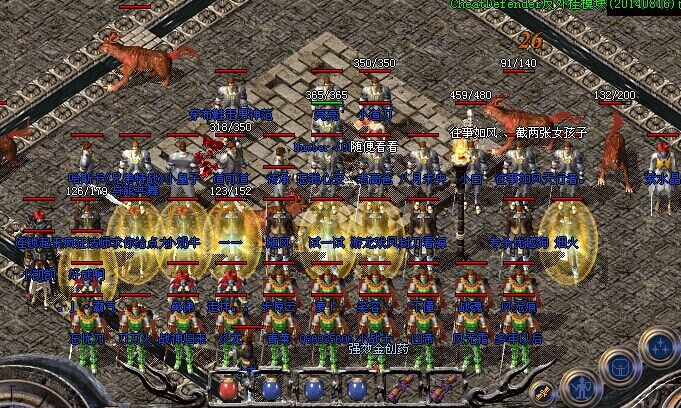Image resolution: width=681 pixels, height=408 pixels.
Task: Open the bag inventory button
Action: tap(620, 367)
